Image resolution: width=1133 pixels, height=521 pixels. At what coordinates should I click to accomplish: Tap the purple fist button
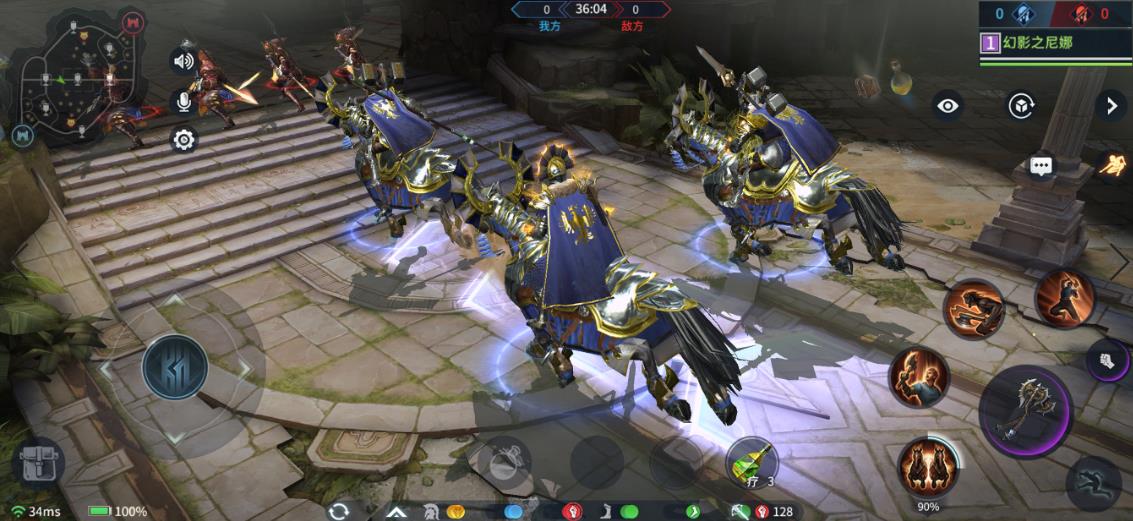1106,360
